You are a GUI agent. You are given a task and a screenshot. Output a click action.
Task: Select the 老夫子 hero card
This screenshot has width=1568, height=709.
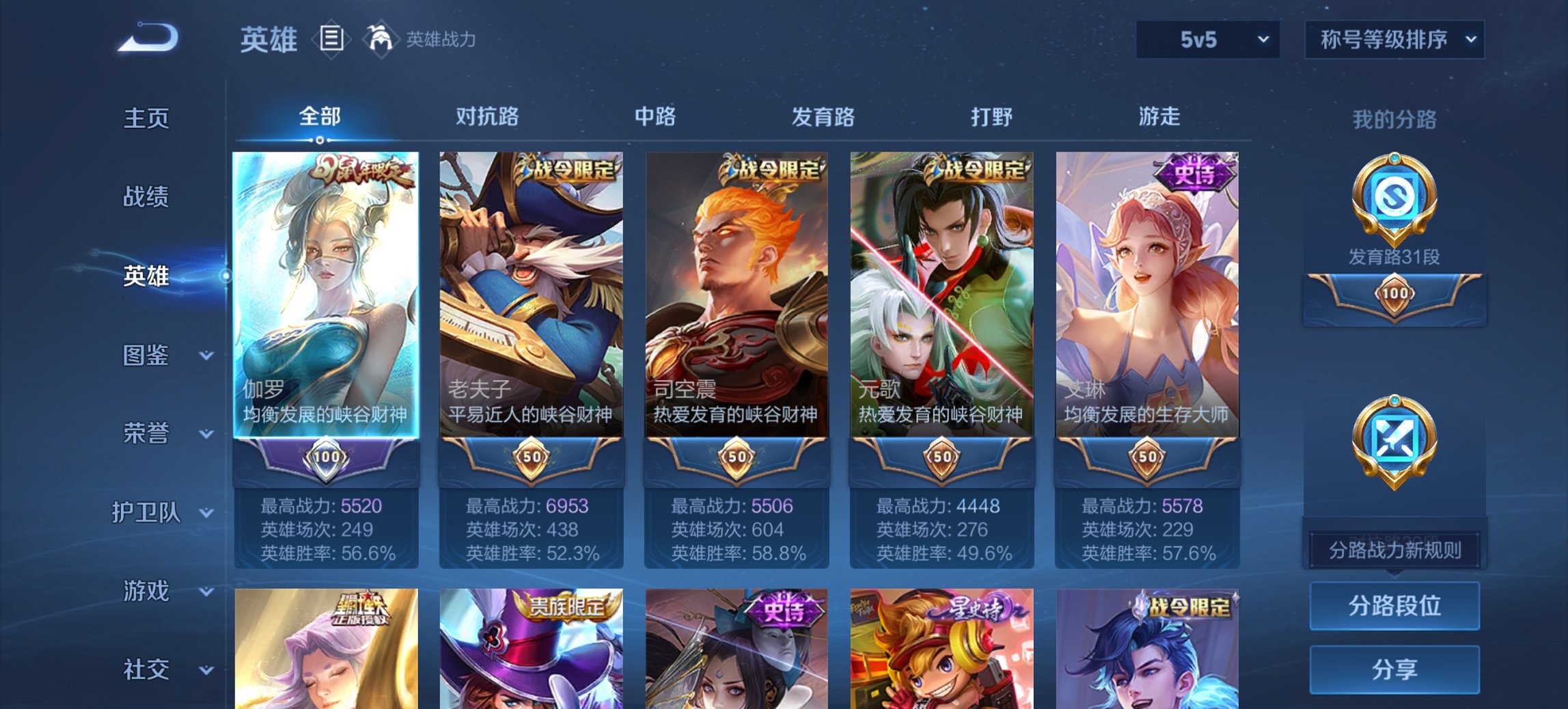tap(533, 294)
